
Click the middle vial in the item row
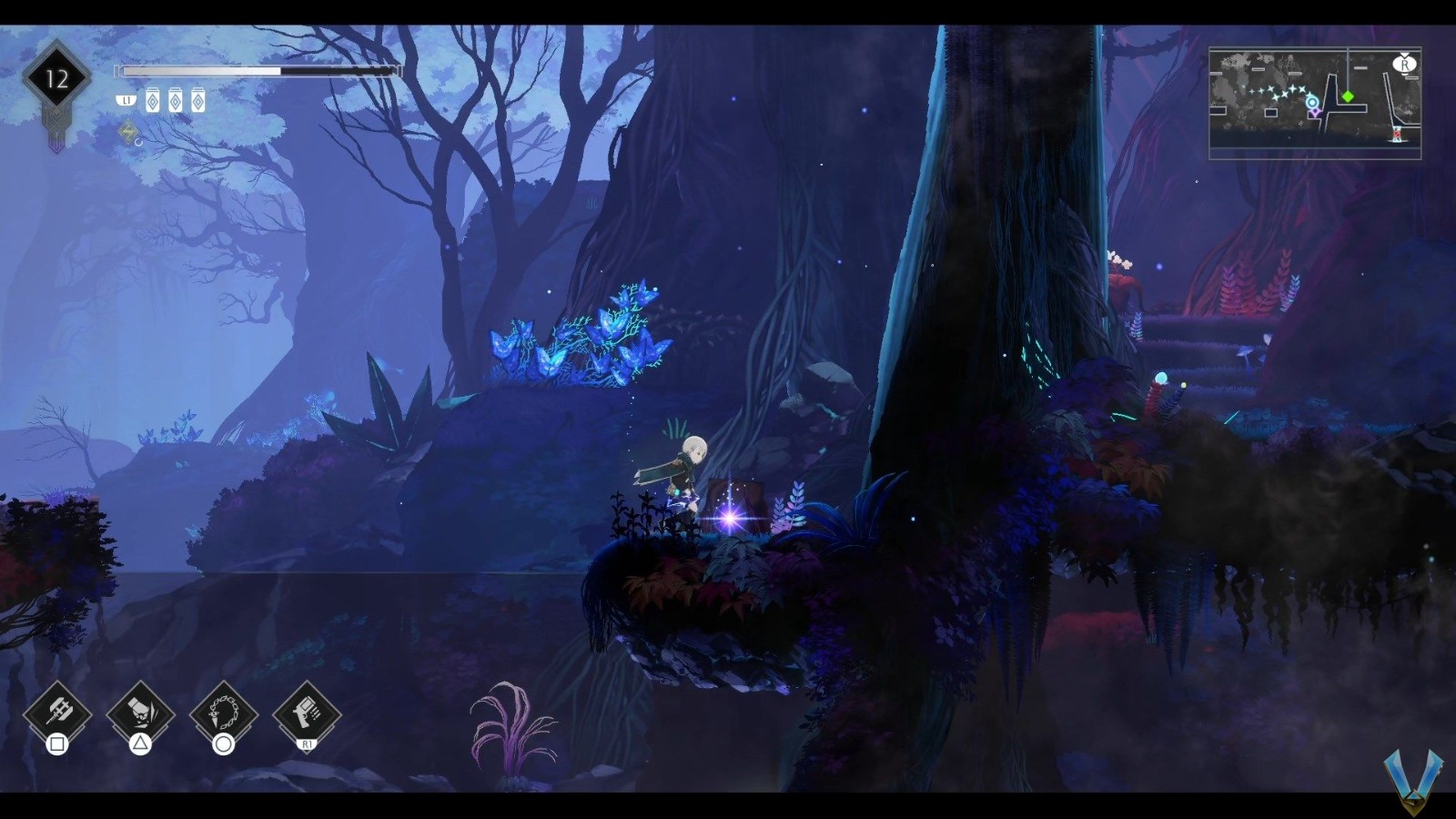(x=177, y=100)
